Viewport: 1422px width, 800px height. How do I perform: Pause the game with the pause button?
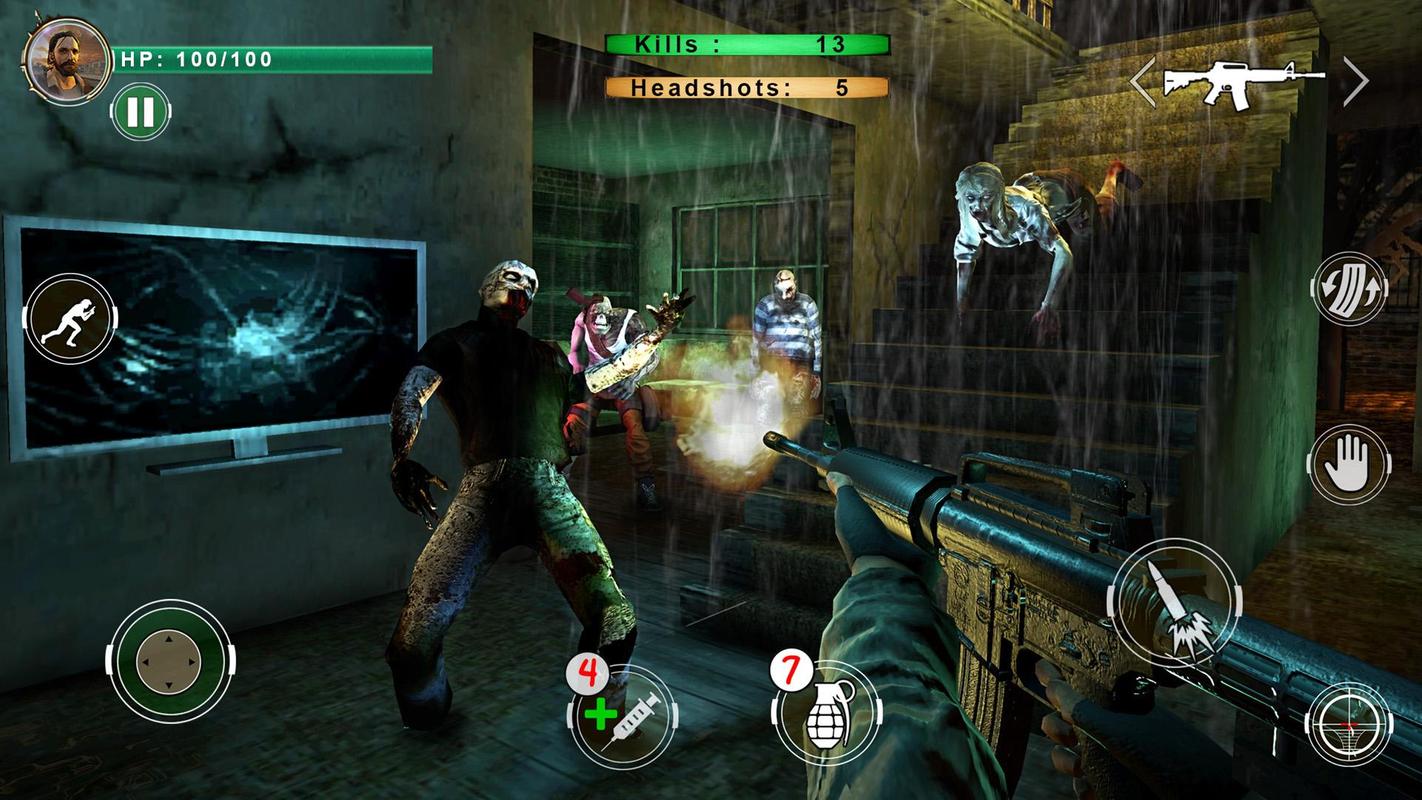pos(140,111)
